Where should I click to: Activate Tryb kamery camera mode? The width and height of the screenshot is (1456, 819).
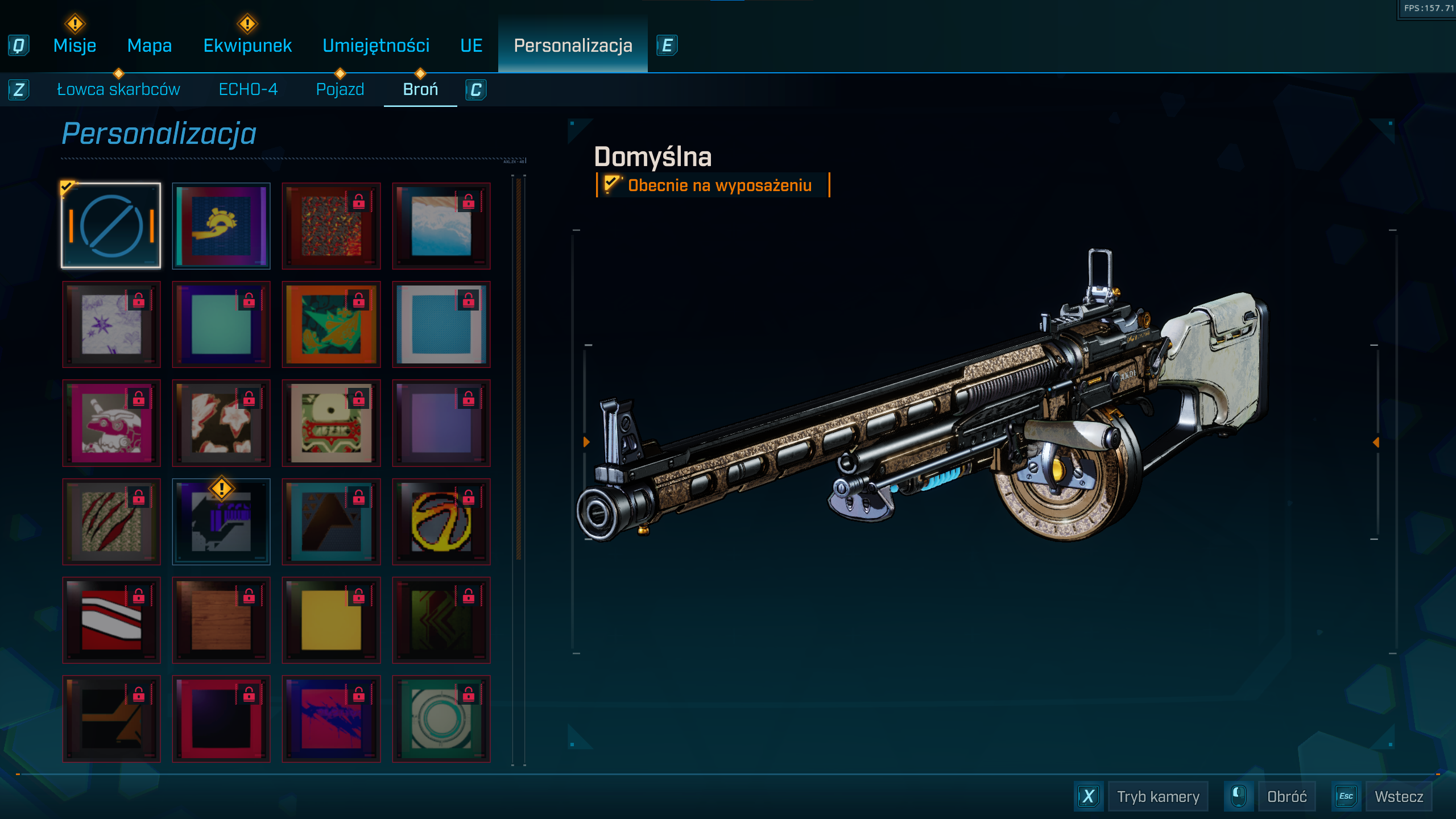click(1157, 796)
